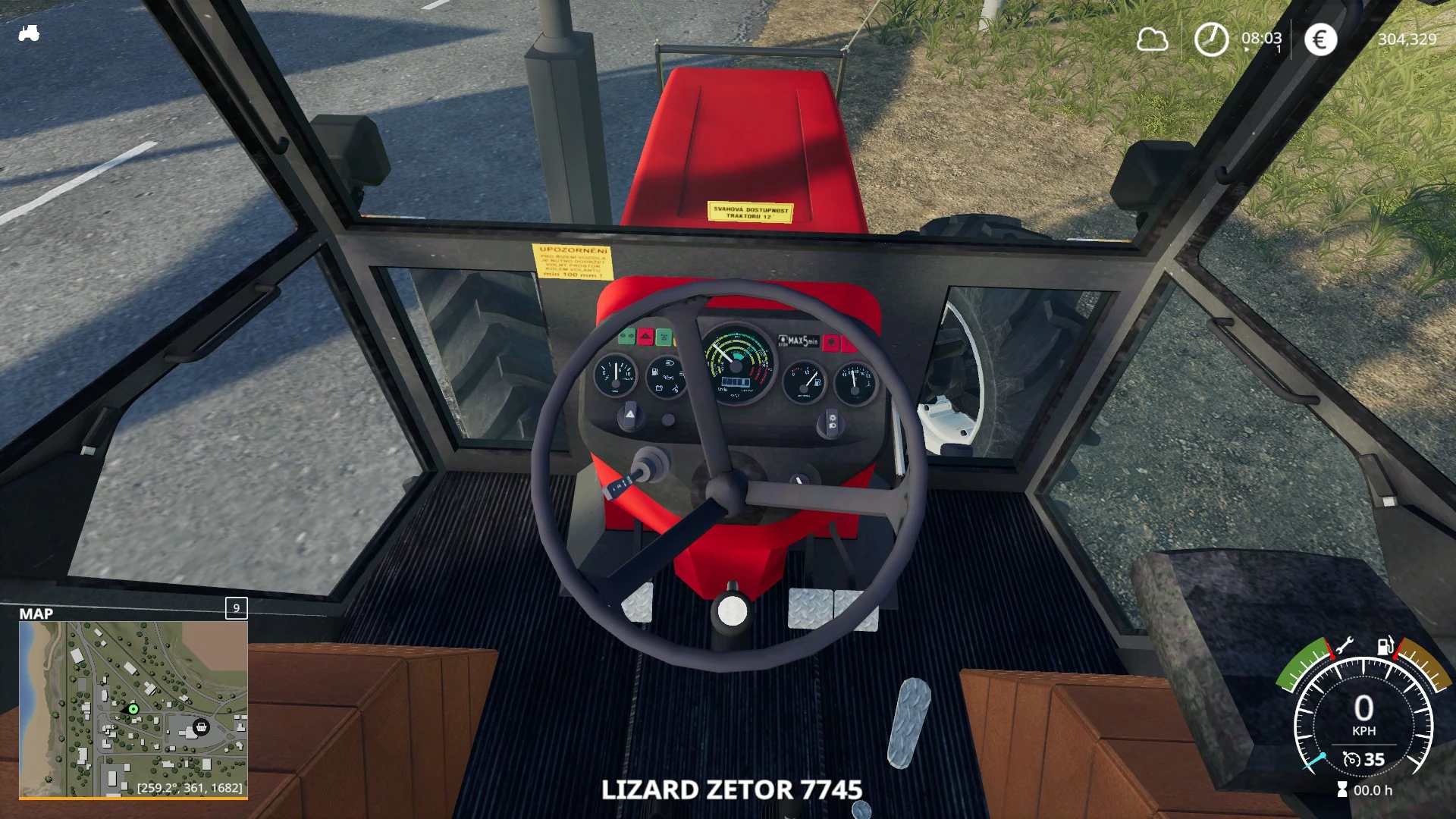1456x819 pixels.
Task: Click the clock icon beside the time
Action: [1211, 39]
